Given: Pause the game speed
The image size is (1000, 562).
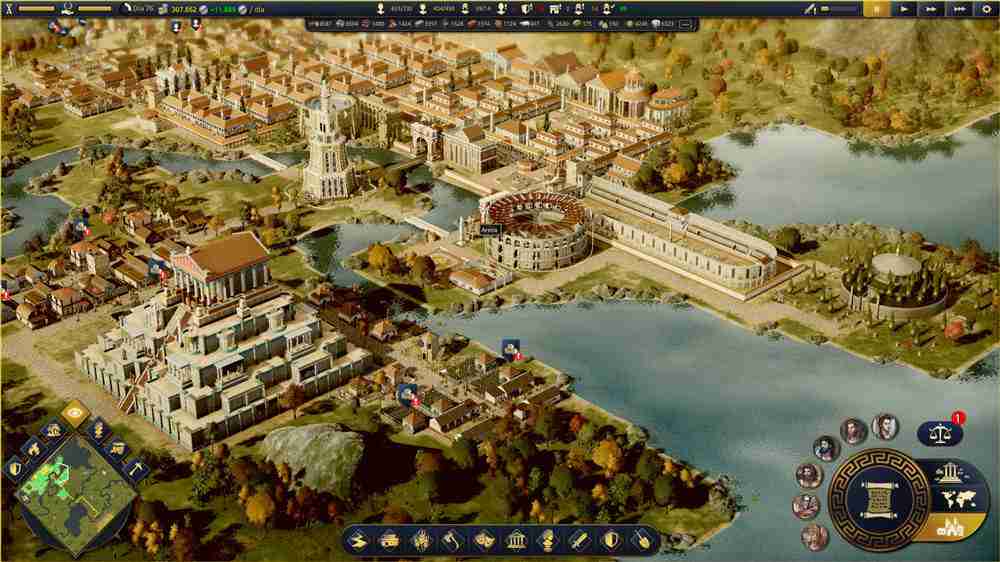Looking at the screenshot, I should (x=878, y=8).
